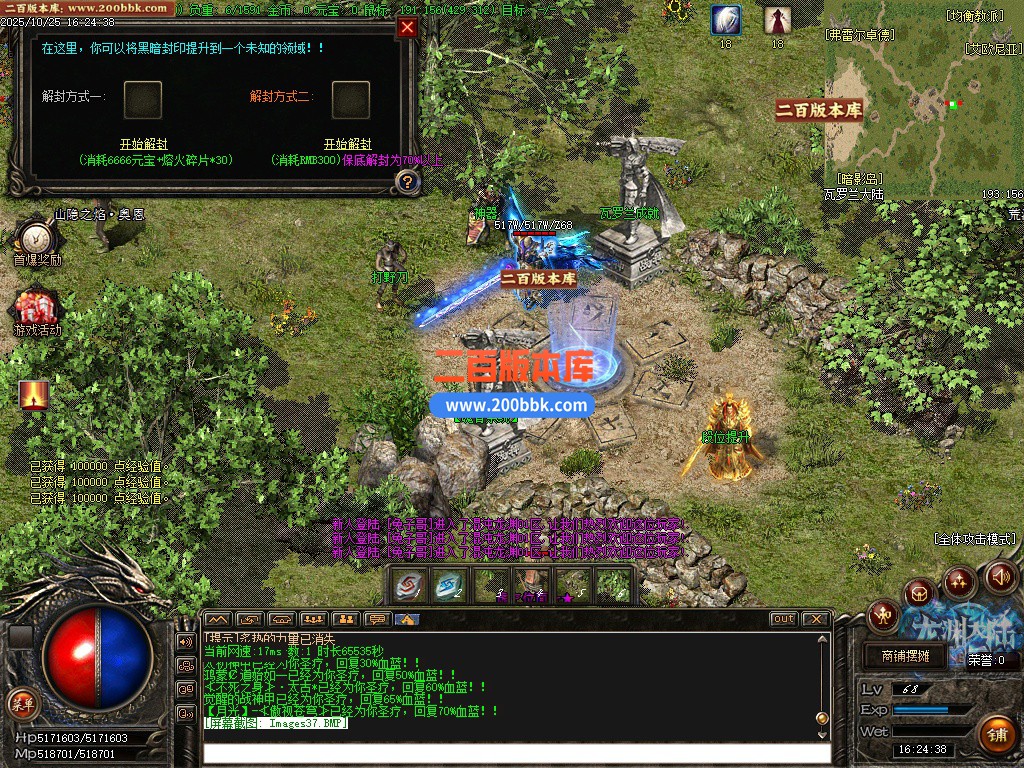
Task: Use the red swirl rune in hotbar slot 1
Action: tap(408, 586)
